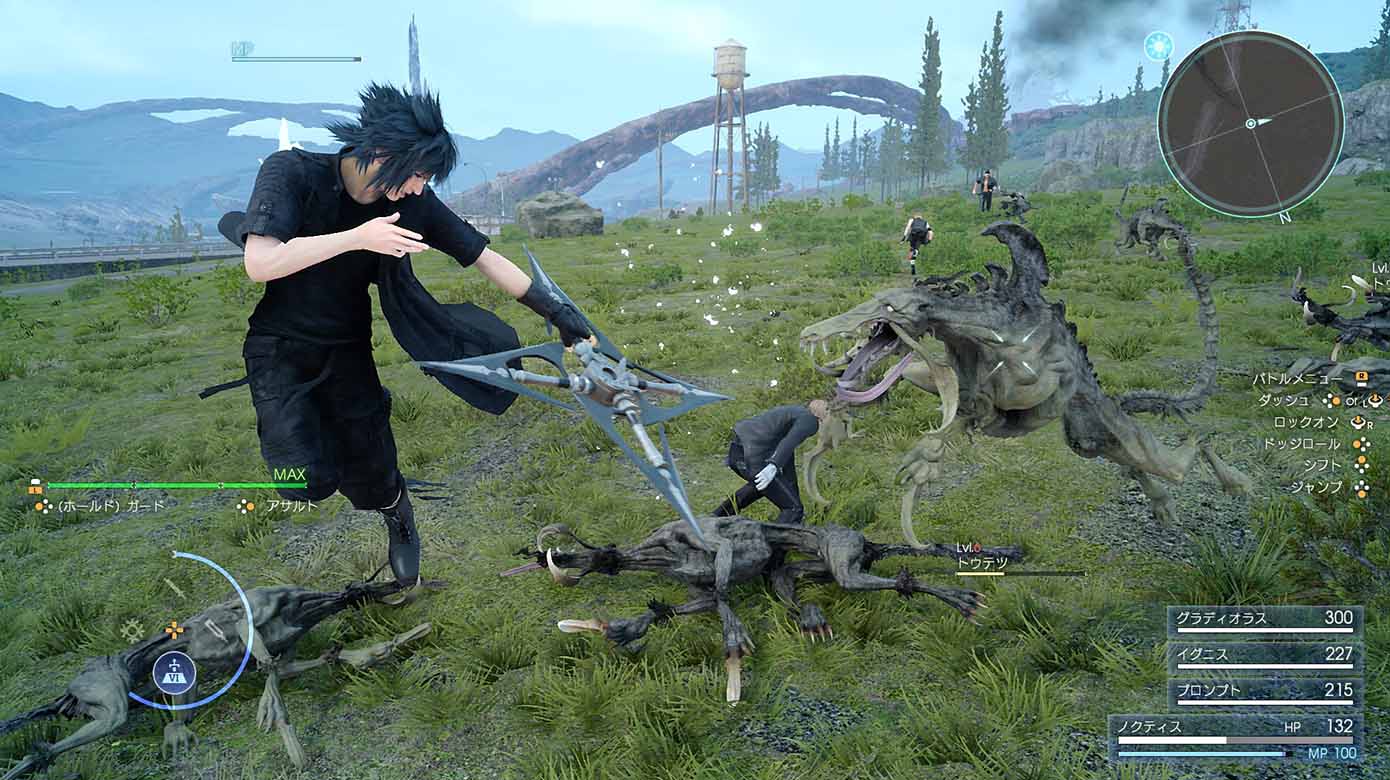Click the snowflake wait-mode icon near minimap

pos(1157,44)
